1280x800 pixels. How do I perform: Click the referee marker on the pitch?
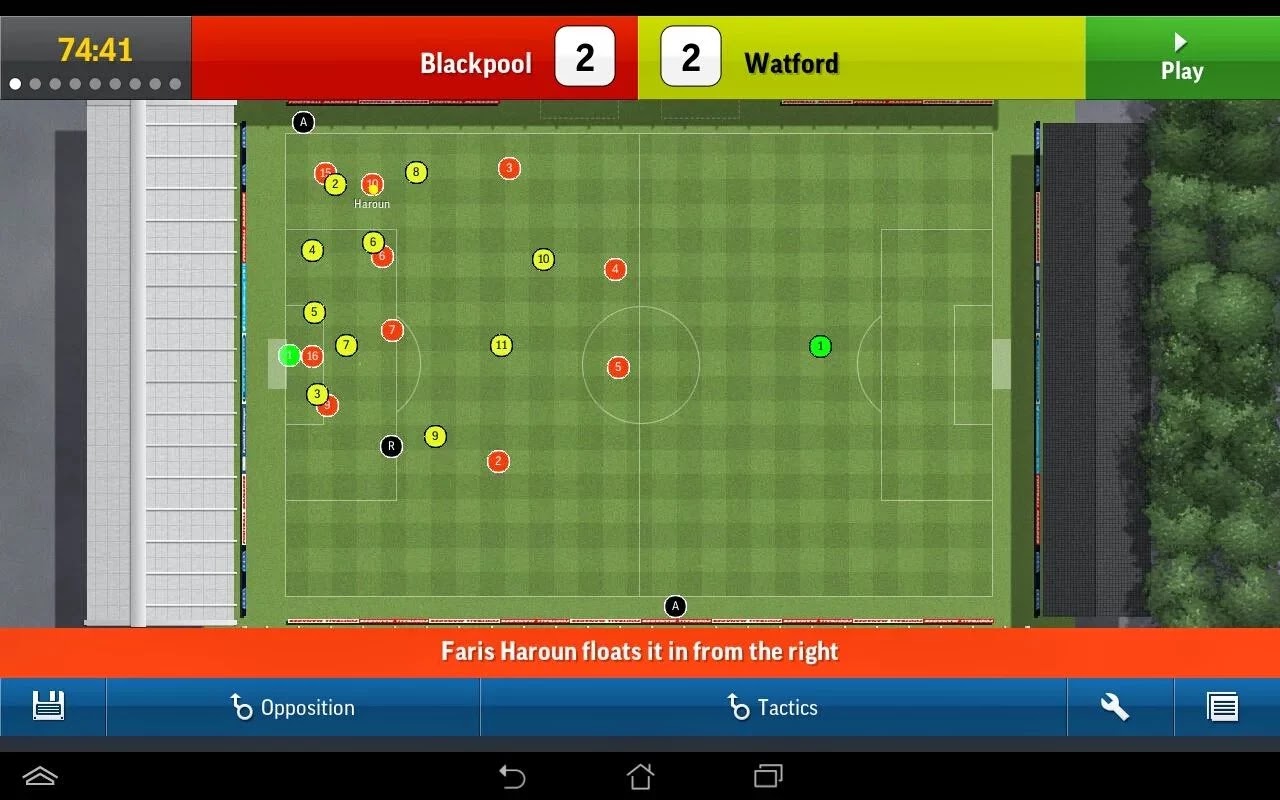pyautogui.click(x=390, y=446)
